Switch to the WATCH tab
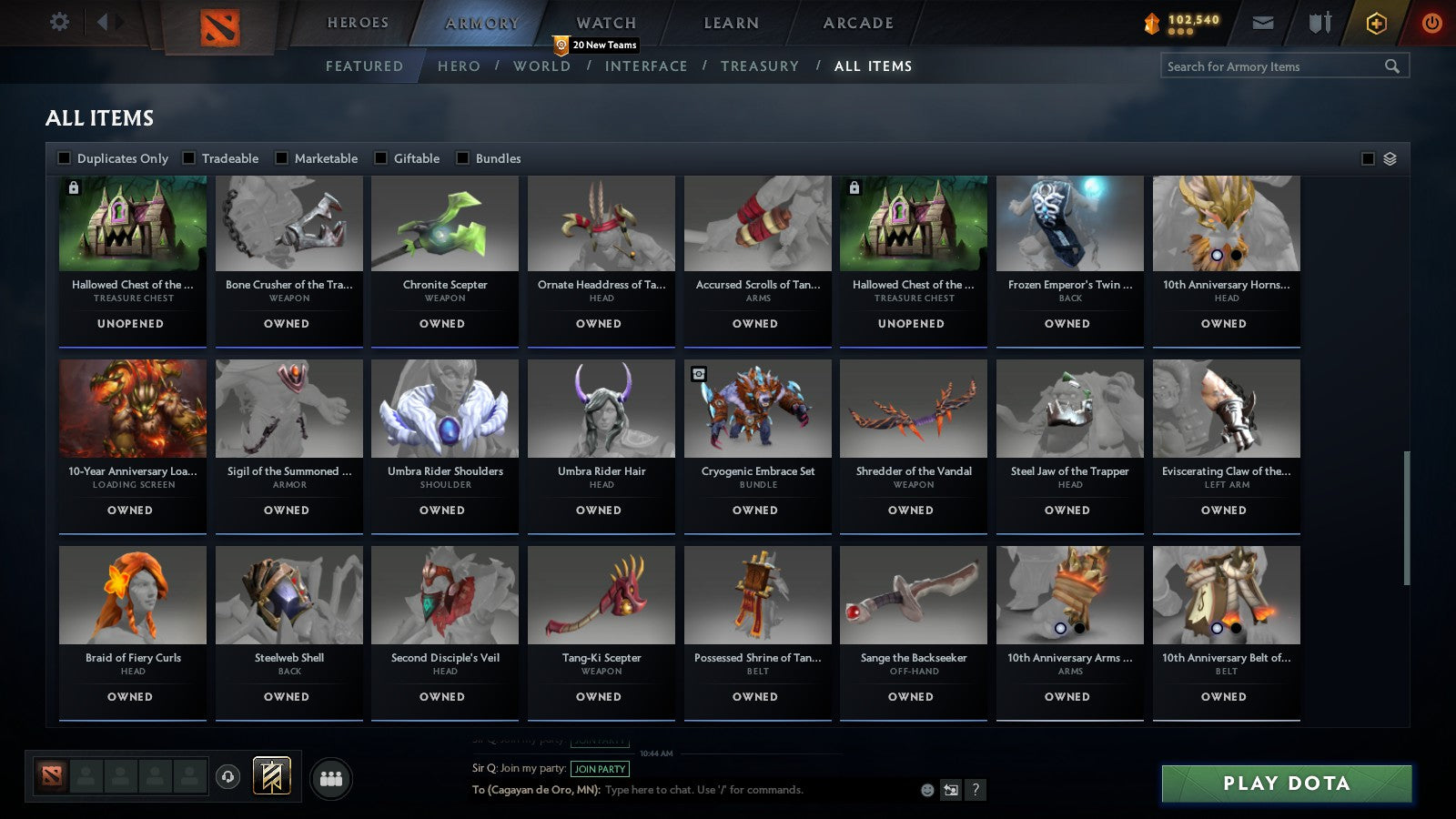The height and width of the screenshot is (819, 1456). (x=604, y=22)
